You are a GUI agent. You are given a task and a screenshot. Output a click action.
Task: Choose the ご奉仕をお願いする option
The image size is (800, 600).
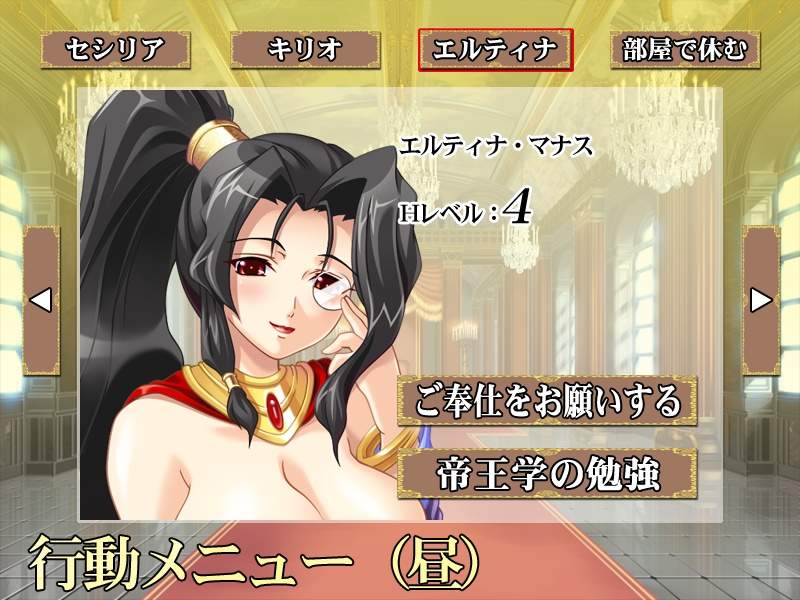tap(546, 401)
